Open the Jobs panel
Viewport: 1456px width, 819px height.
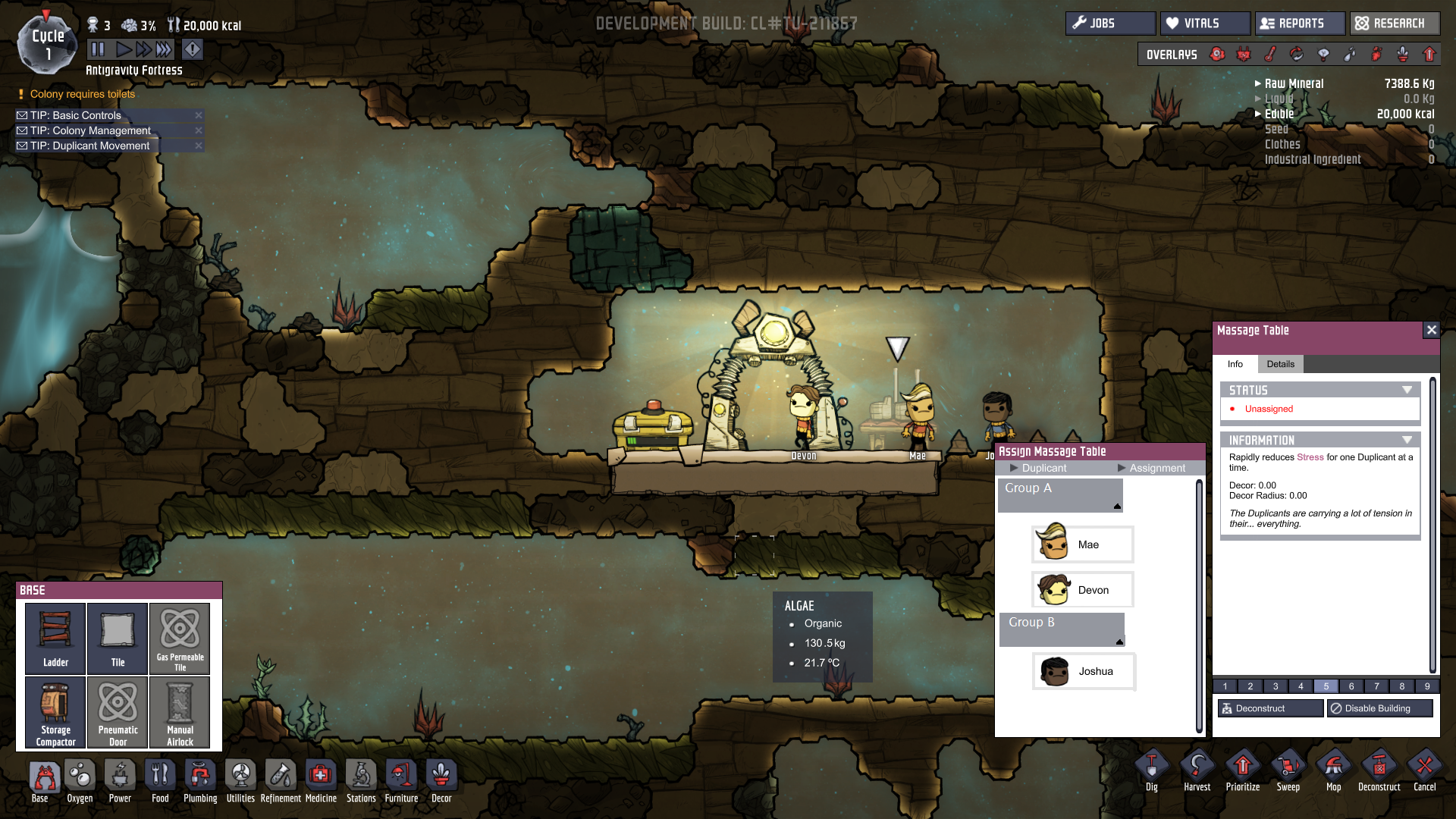(x=1110, y=24)
